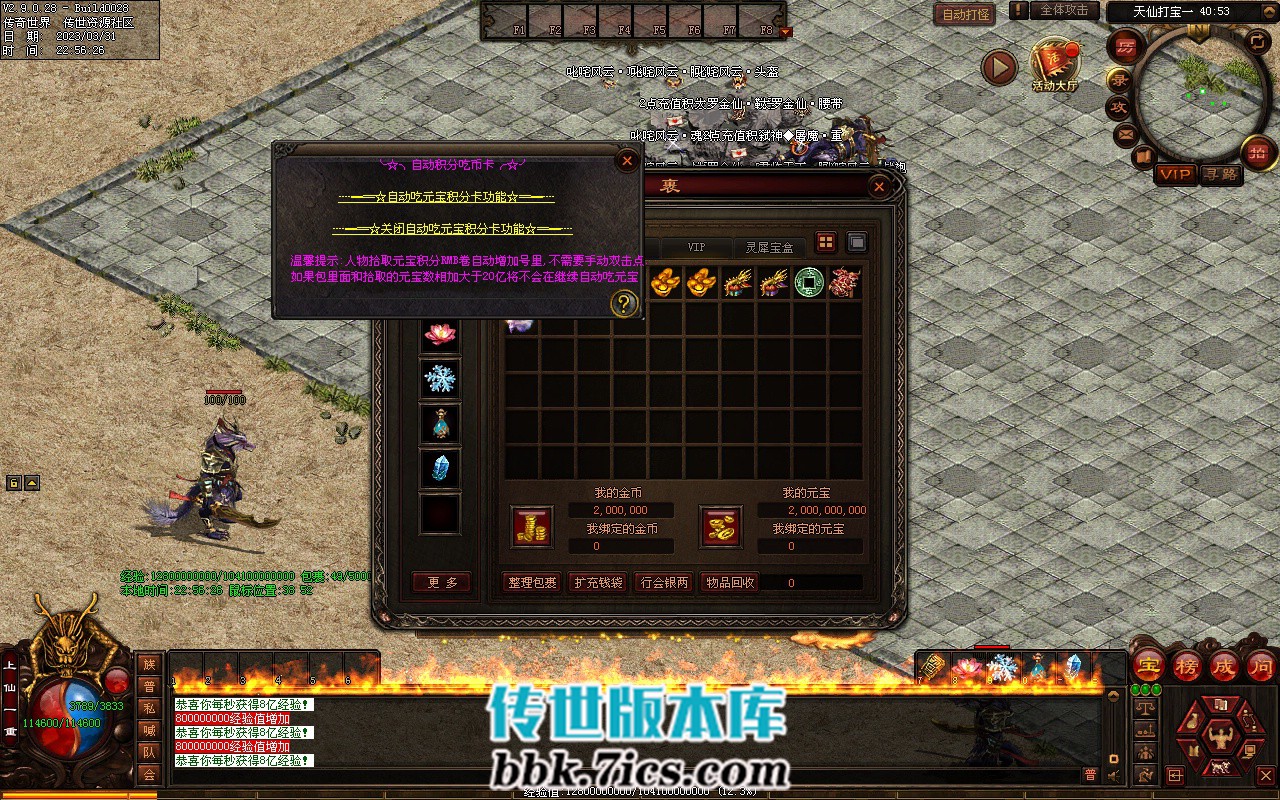Click the 更多 button in bag
Viewport: 1280px width, 800px height.
(442, 582)
